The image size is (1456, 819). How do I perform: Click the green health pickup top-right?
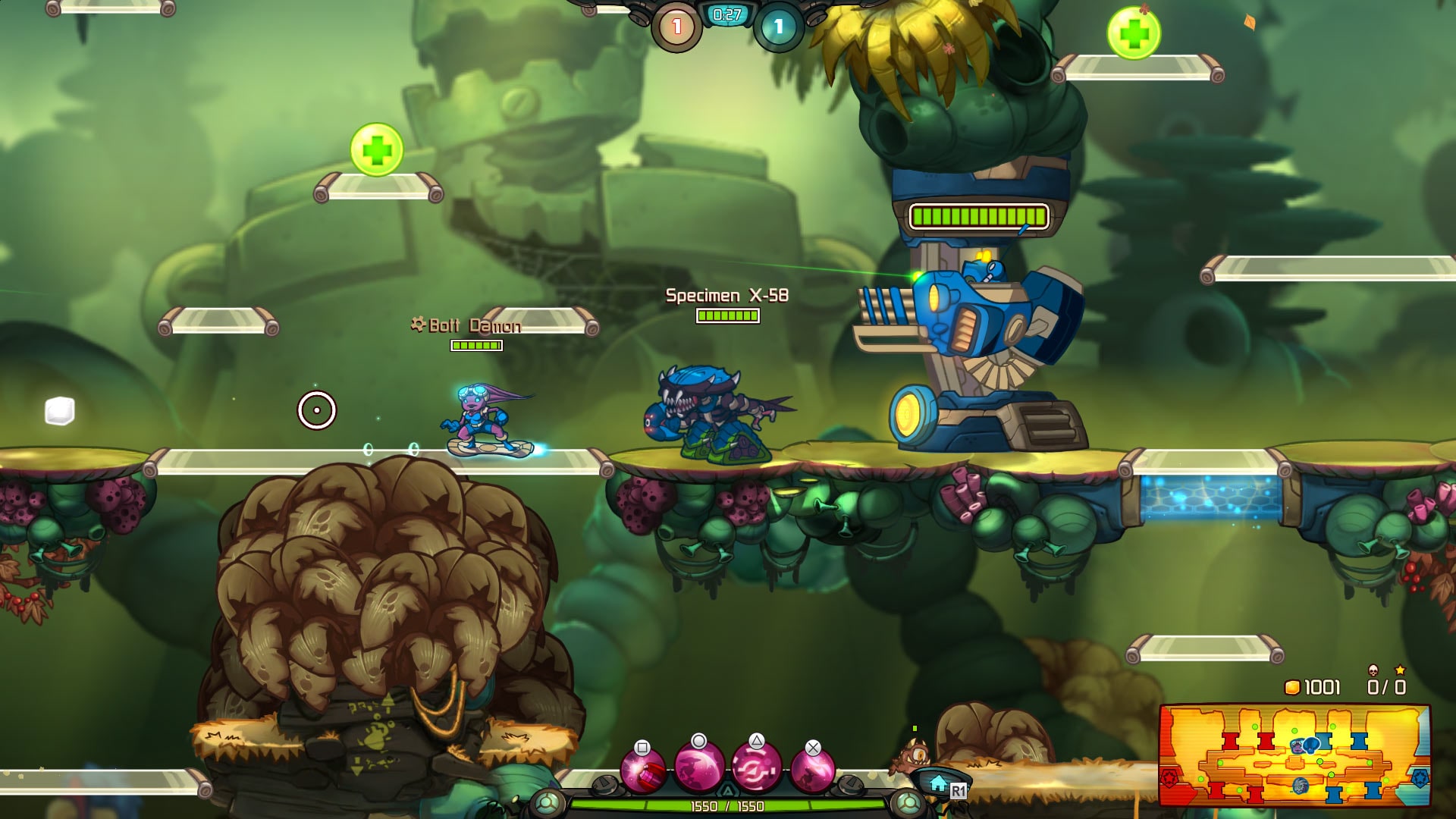tap(1134, 34)
